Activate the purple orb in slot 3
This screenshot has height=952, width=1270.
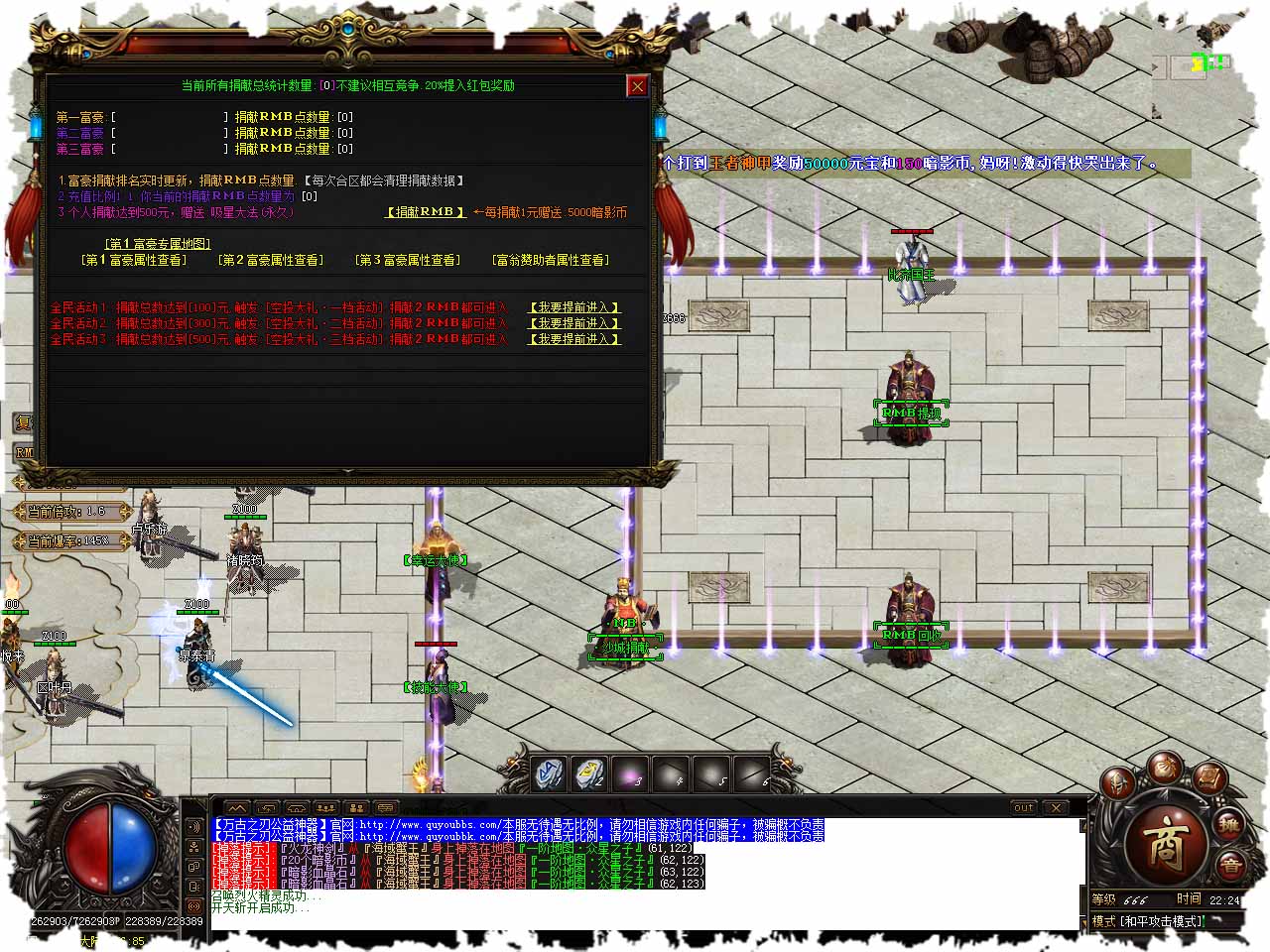[631, 773]
